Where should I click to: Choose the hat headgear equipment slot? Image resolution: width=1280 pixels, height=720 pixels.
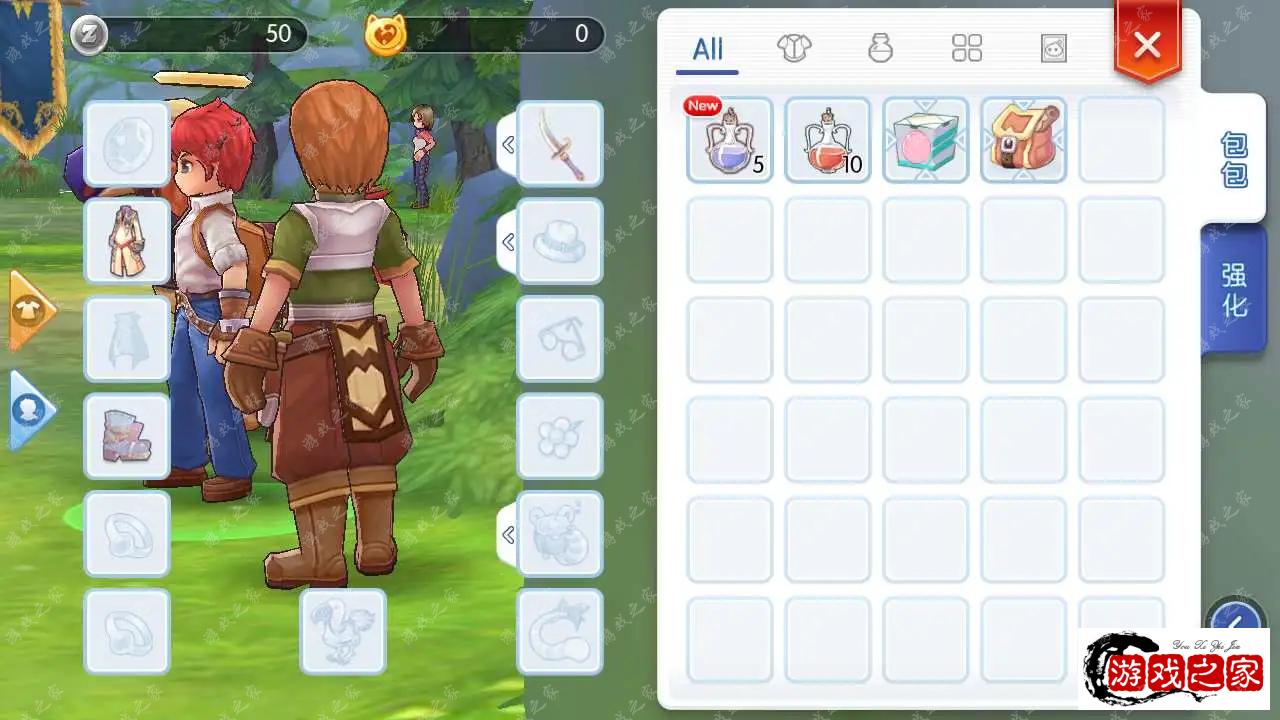(x=560, y=241)
